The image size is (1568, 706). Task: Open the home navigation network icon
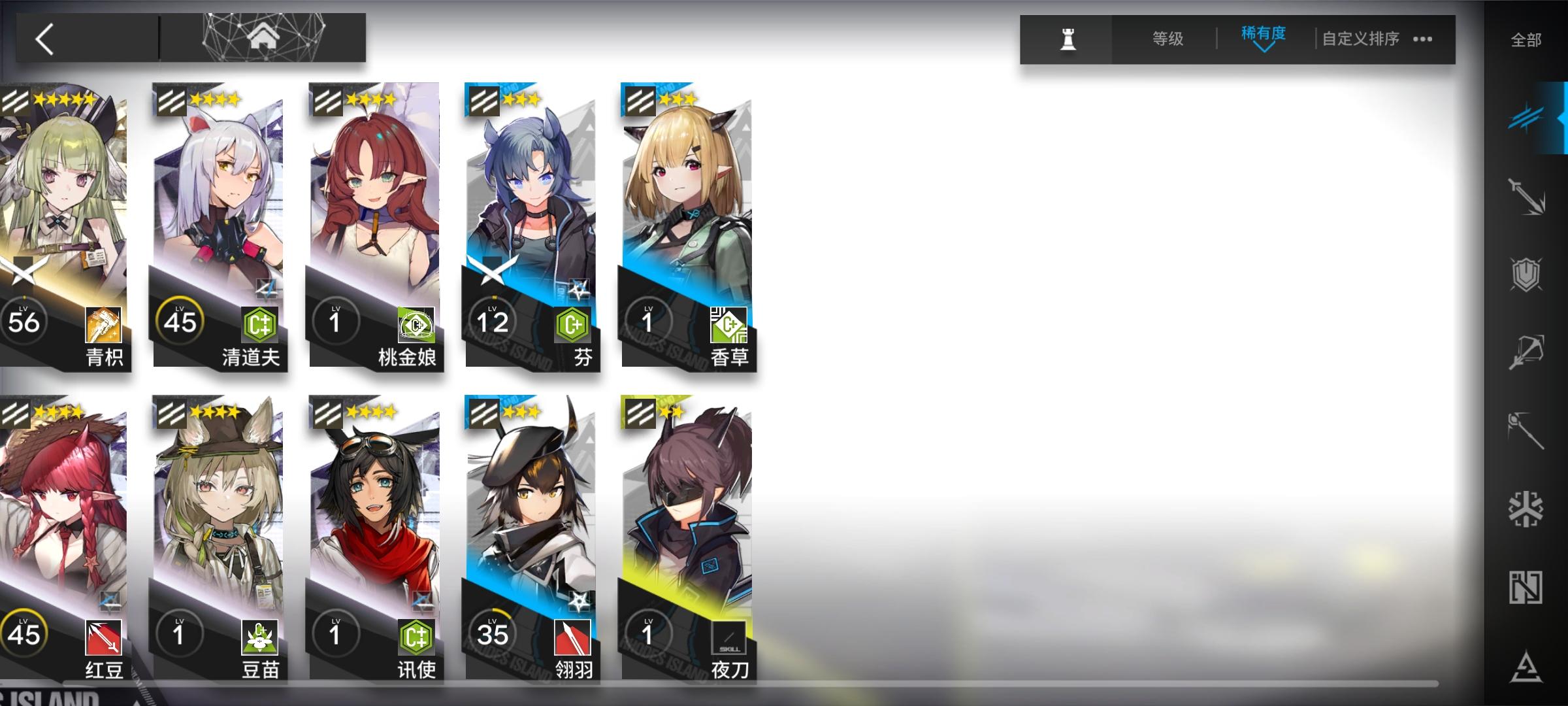tap(263, 37)
